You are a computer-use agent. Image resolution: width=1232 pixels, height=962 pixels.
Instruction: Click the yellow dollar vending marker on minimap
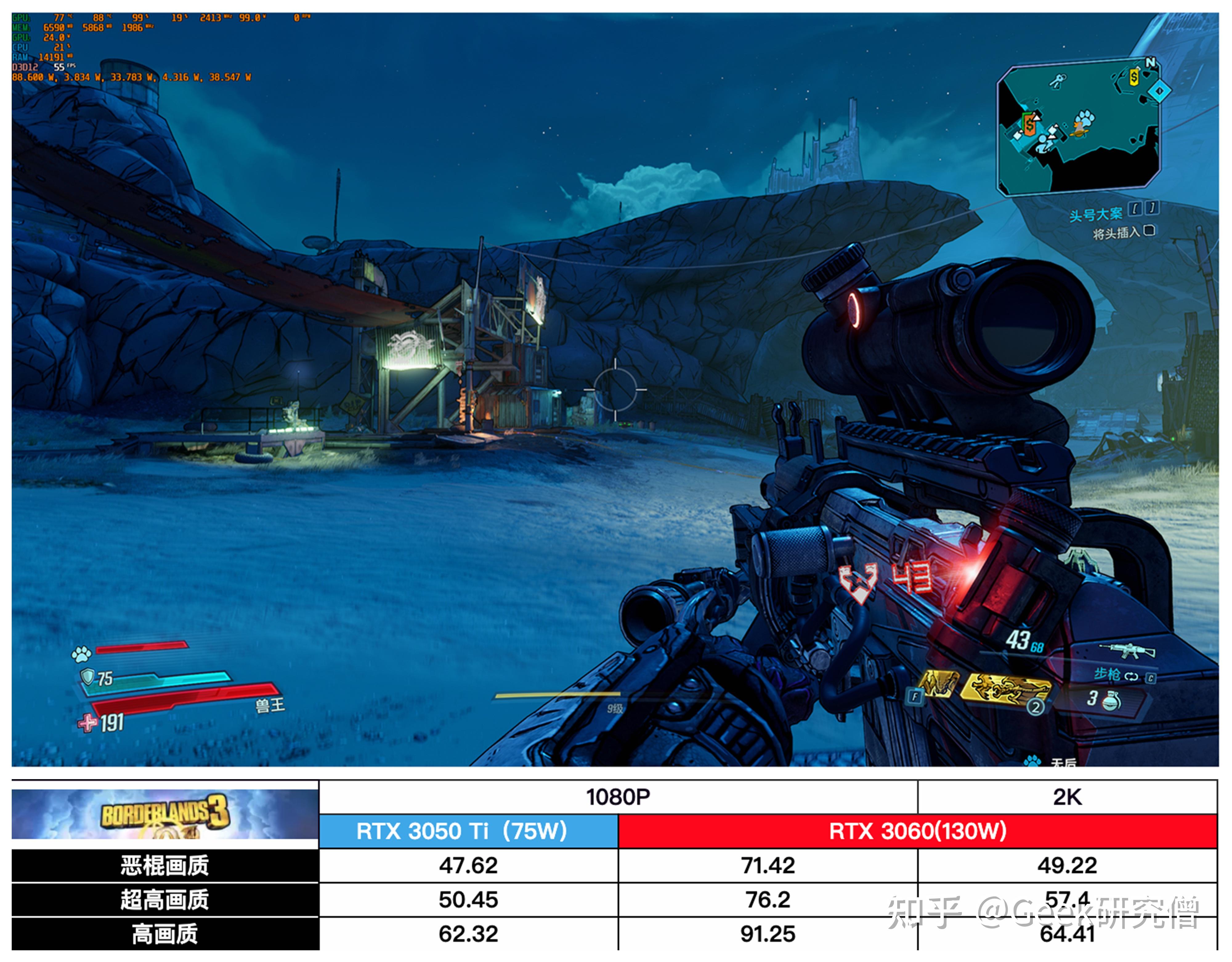[1134, 77]
